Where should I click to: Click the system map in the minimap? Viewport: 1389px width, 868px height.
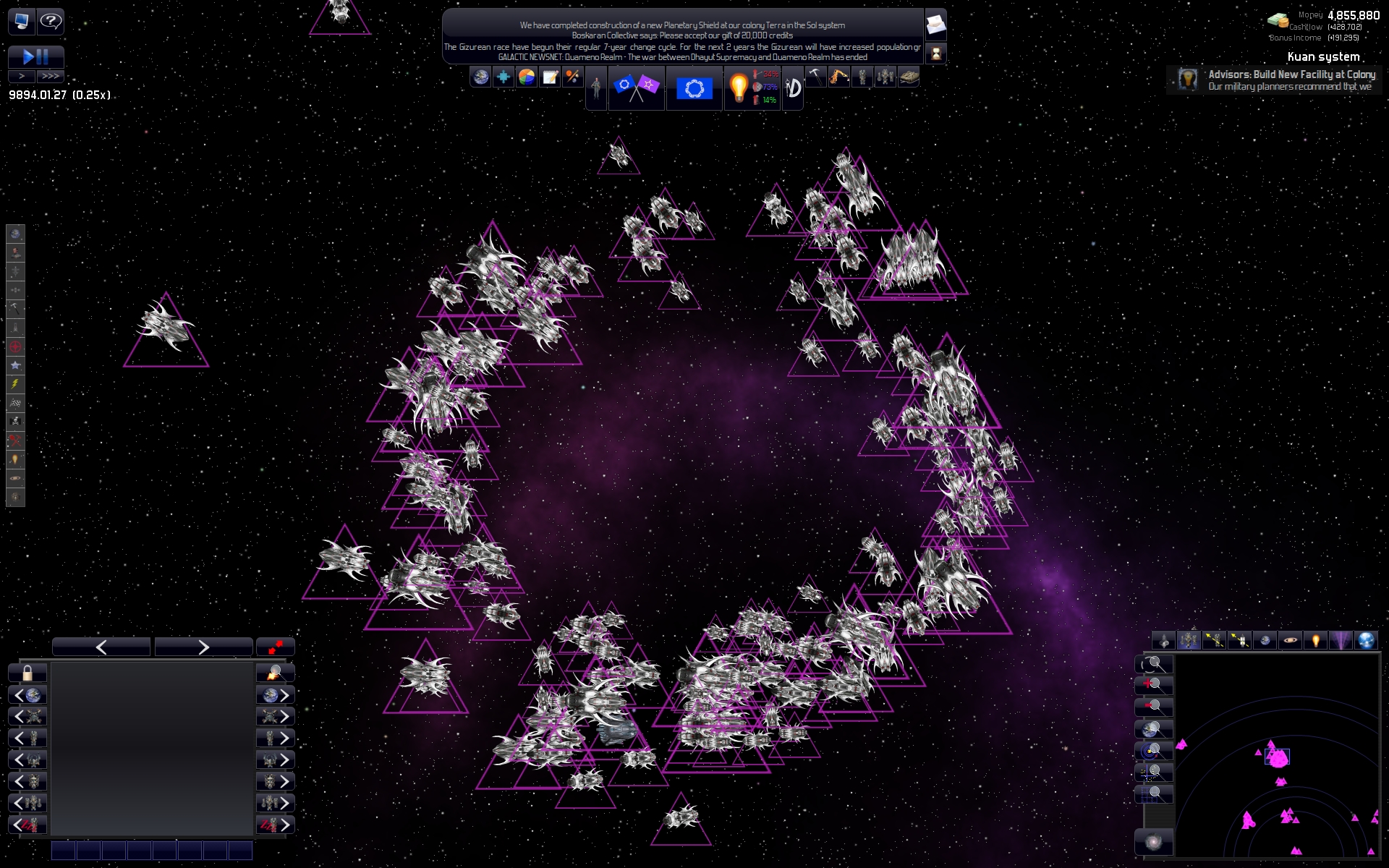click(1278, 756)
